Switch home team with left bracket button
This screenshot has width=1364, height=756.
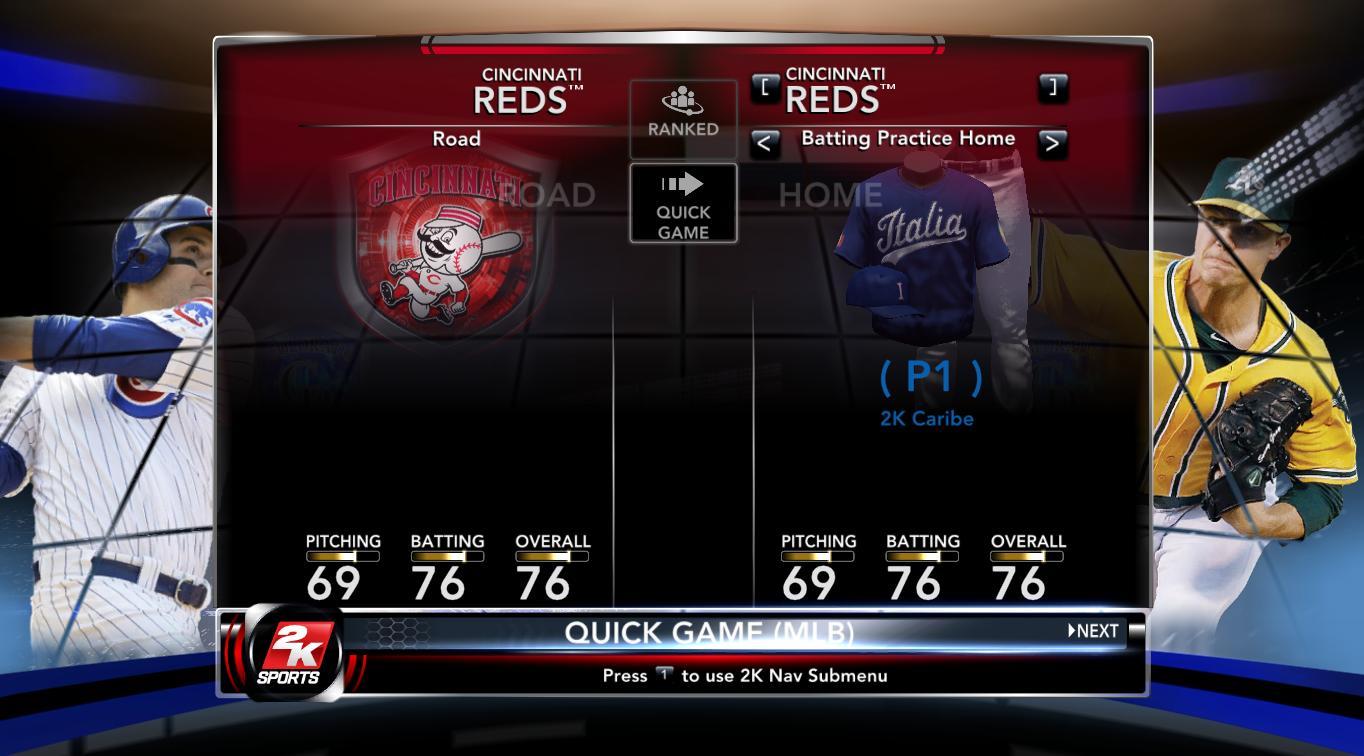[765, 87]
